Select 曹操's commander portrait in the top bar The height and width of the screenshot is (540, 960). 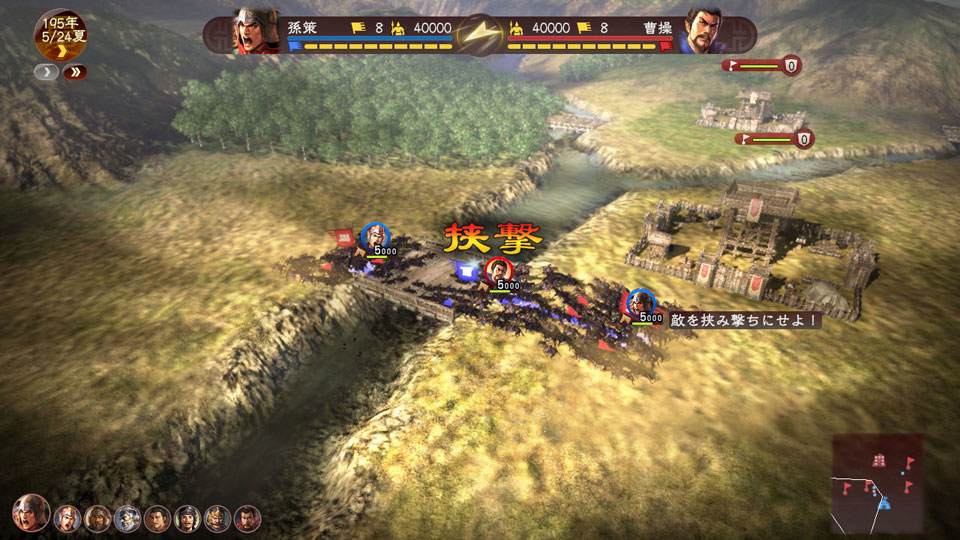click(x=704, y=31)
